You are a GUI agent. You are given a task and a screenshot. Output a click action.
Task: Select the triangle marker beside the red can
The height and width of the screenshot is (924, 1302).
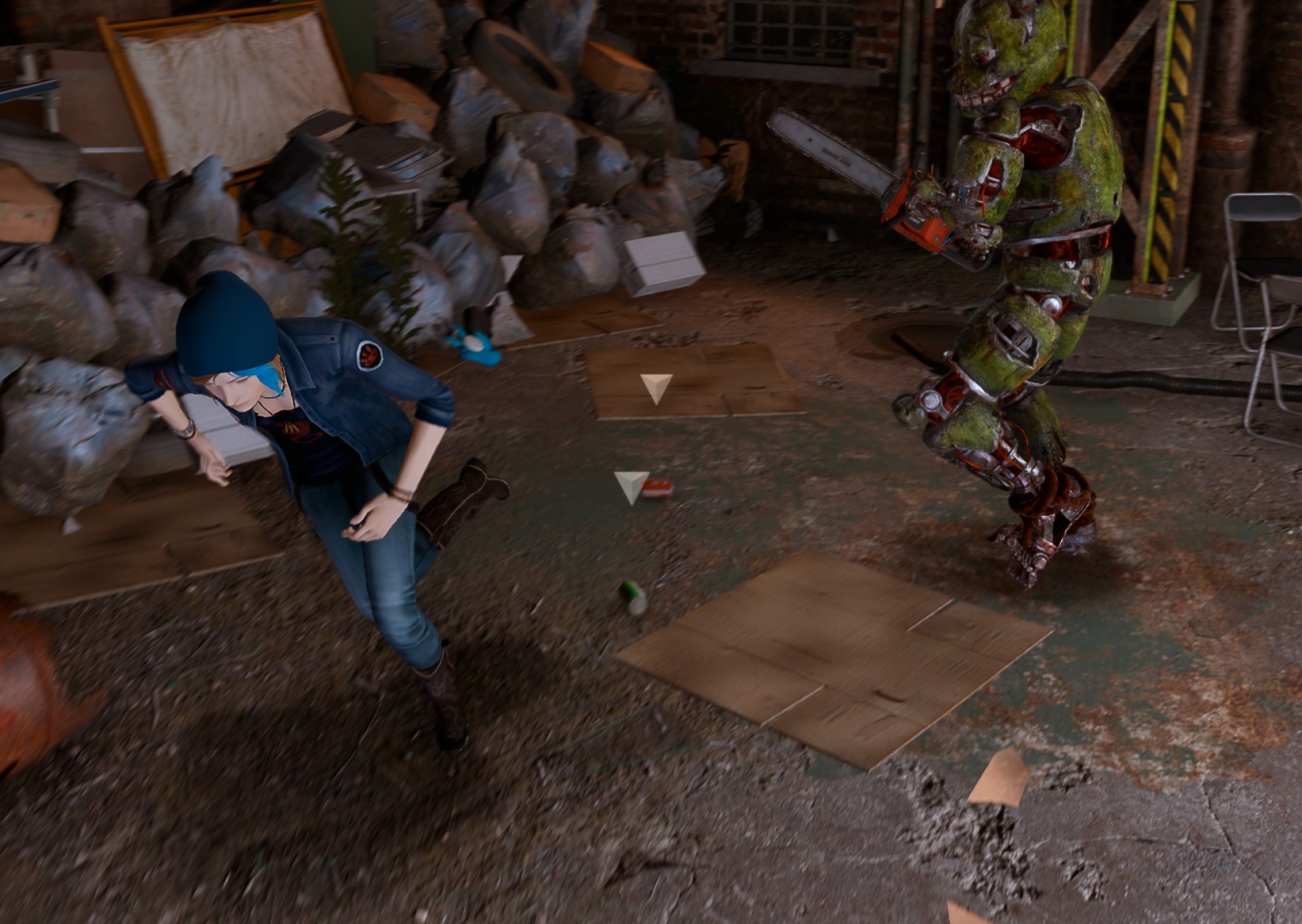click(x=632, y=486)
